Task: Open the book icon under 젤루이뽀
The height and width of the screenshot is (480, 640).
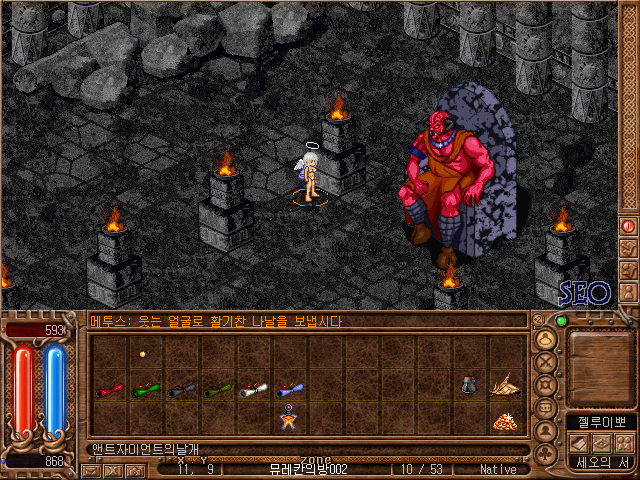Action: 578,443
